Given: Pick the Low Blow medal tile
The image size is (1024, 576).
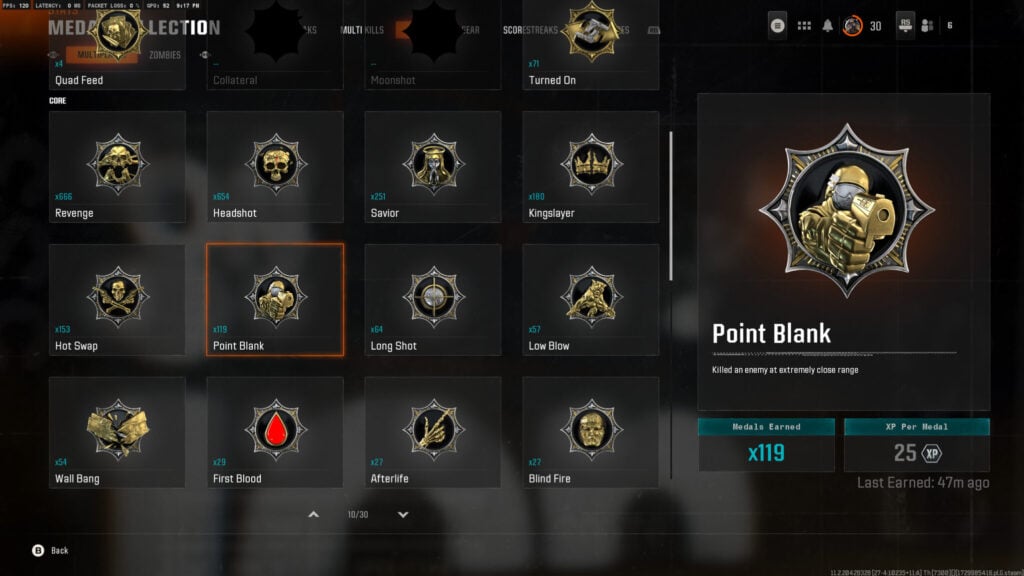Looking at the screenshot, I should click(x=591, y=299).
